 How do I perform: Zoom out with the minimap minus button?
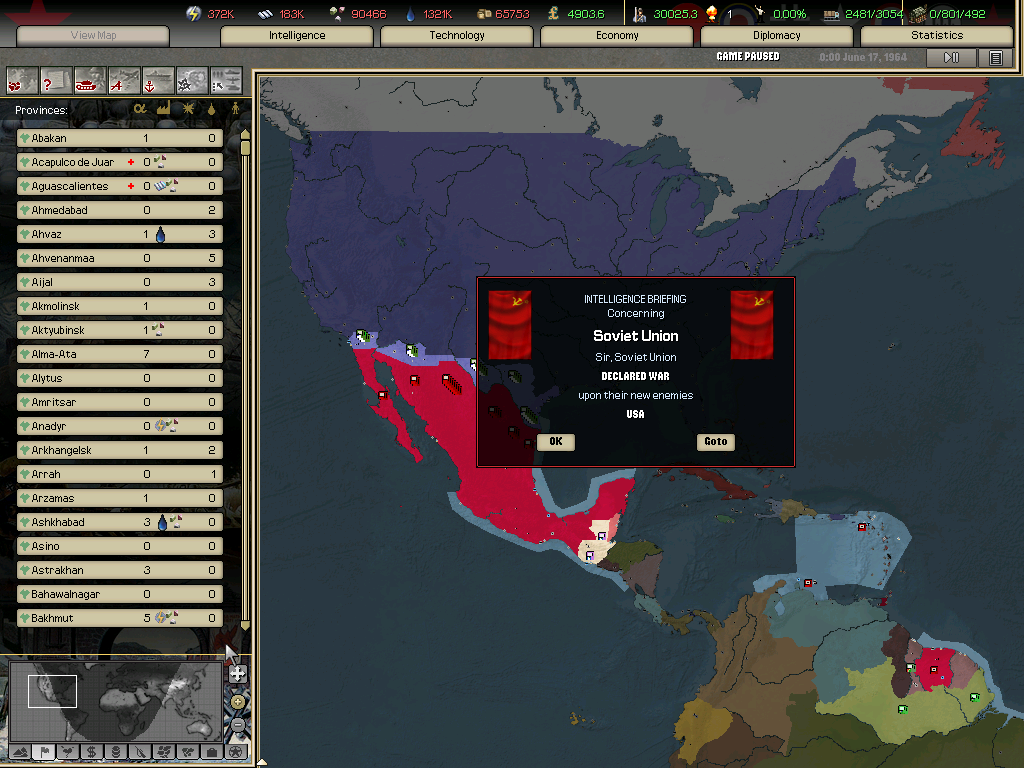pos(238,724)
